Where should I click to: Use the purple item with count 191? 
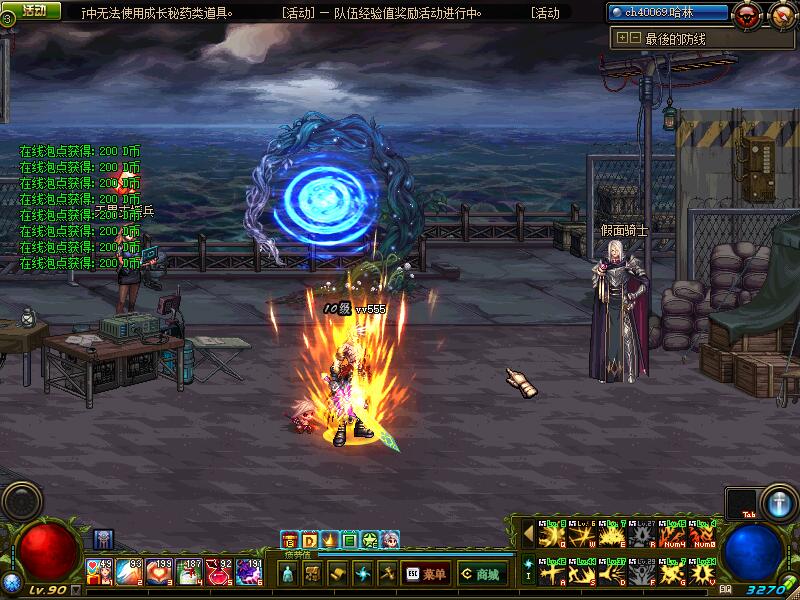249,572
